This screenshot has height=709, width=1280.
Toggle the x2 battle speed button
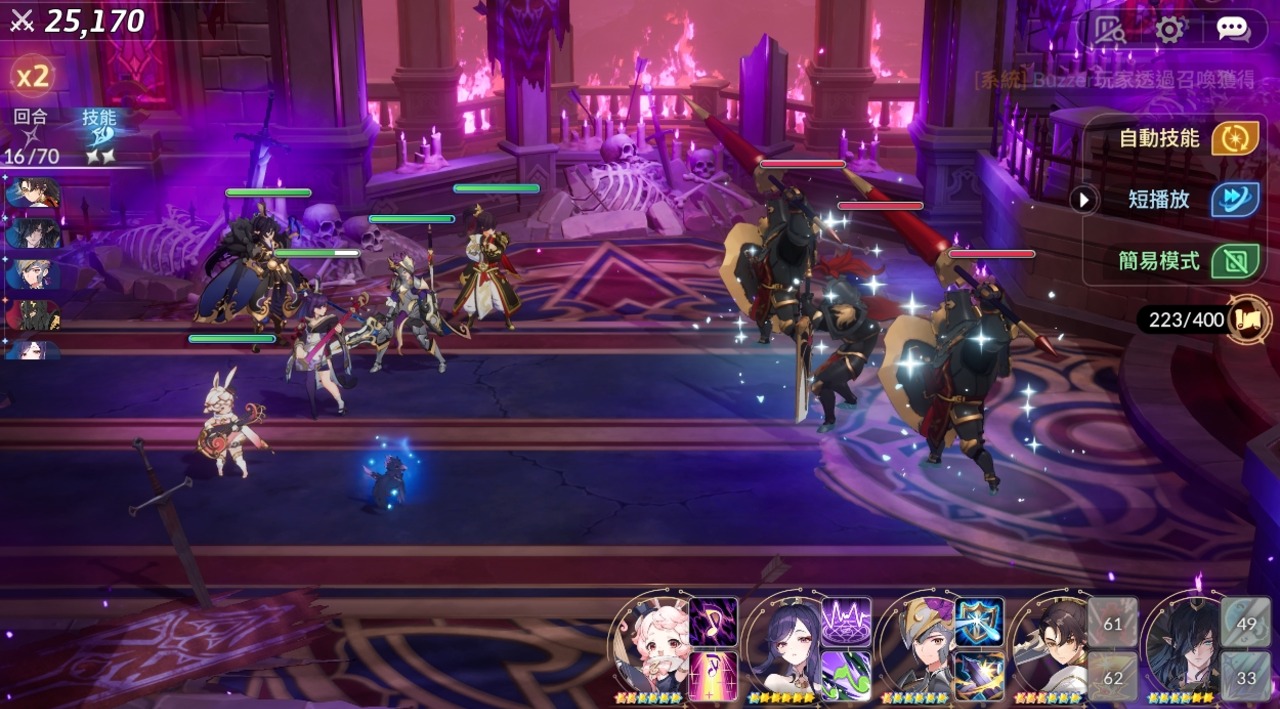tap(32, 77)
